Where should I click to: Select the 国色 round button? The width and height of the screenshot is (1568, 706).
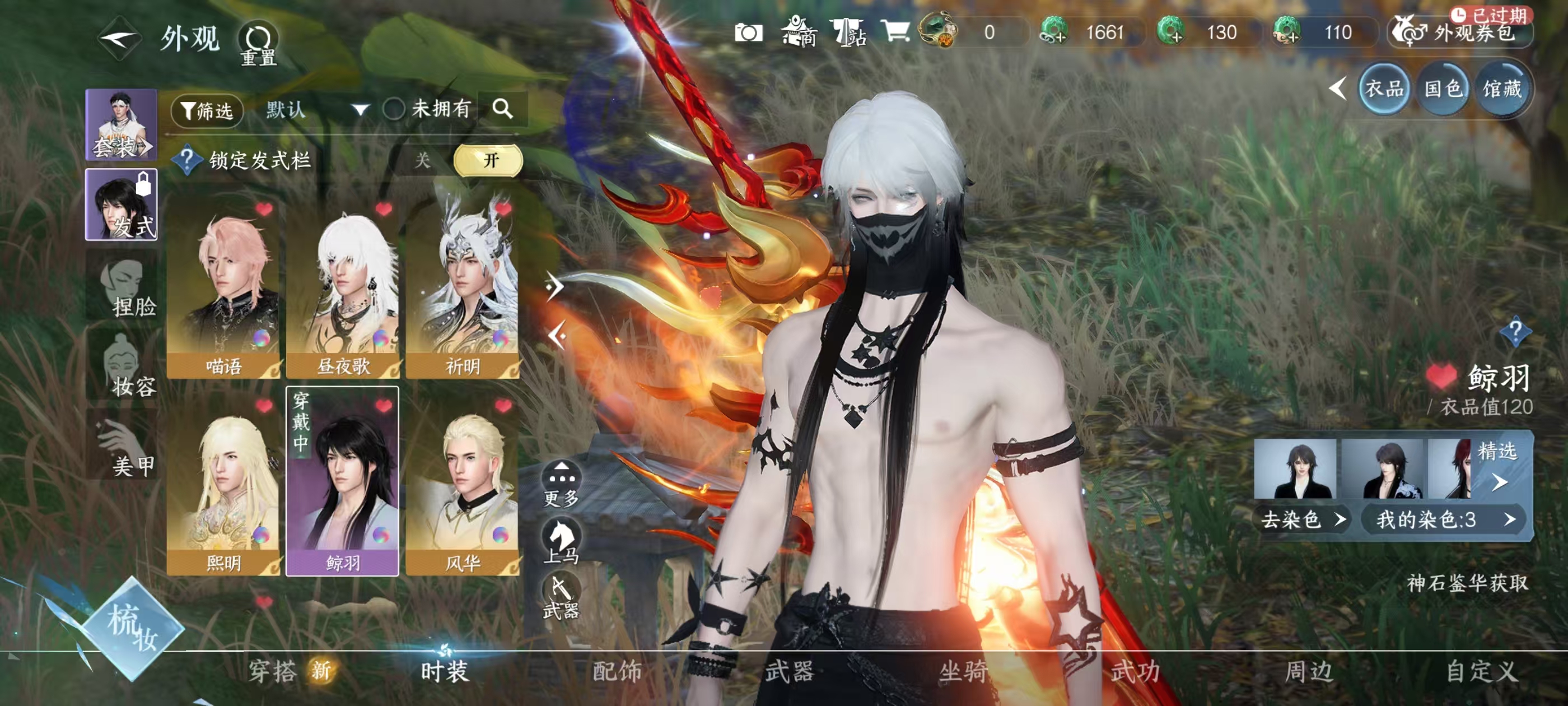pyautogui.click(x=1443, y=90)
